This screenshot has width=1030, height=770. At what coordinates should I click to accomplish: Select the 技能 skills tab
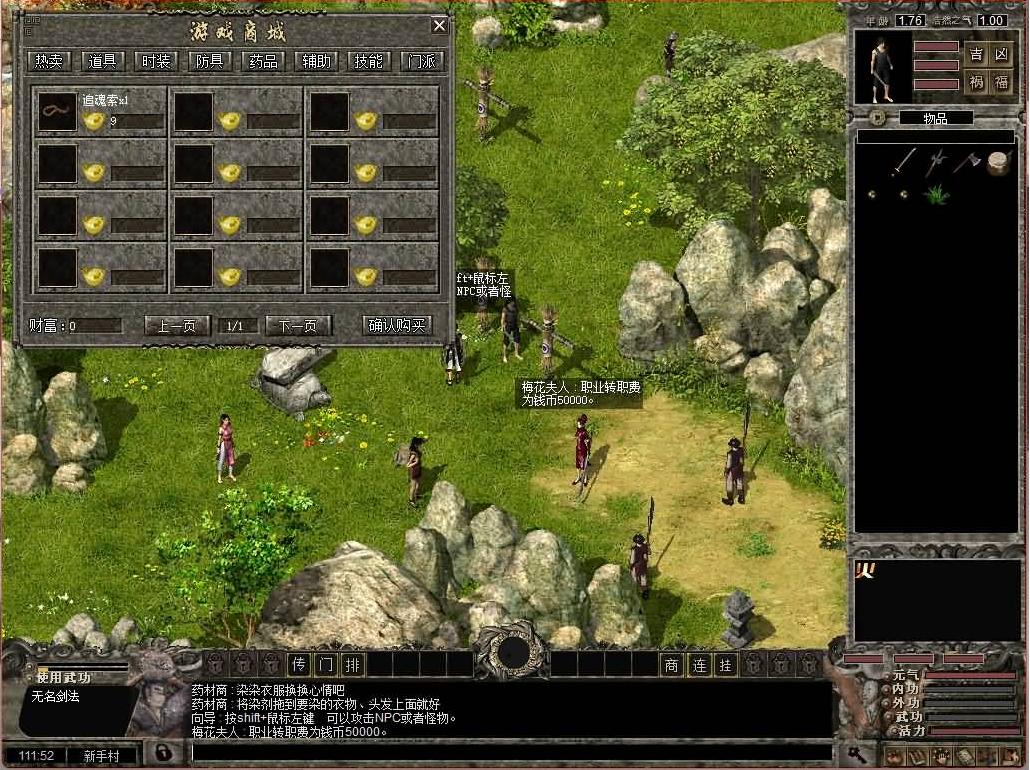click(x=368, y=61)
